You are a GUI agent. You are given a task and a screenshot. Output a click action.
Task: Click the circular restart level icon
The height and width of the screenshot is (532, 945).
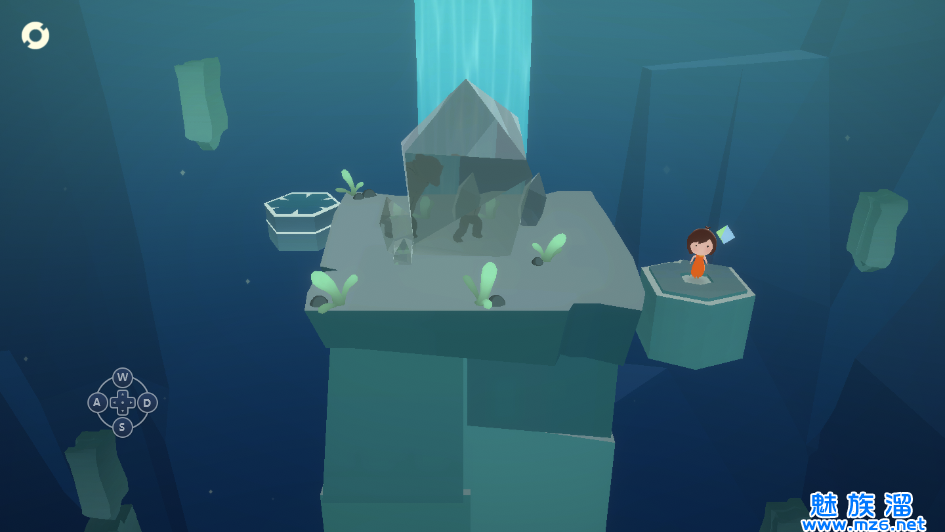click(x=35, y=36)
